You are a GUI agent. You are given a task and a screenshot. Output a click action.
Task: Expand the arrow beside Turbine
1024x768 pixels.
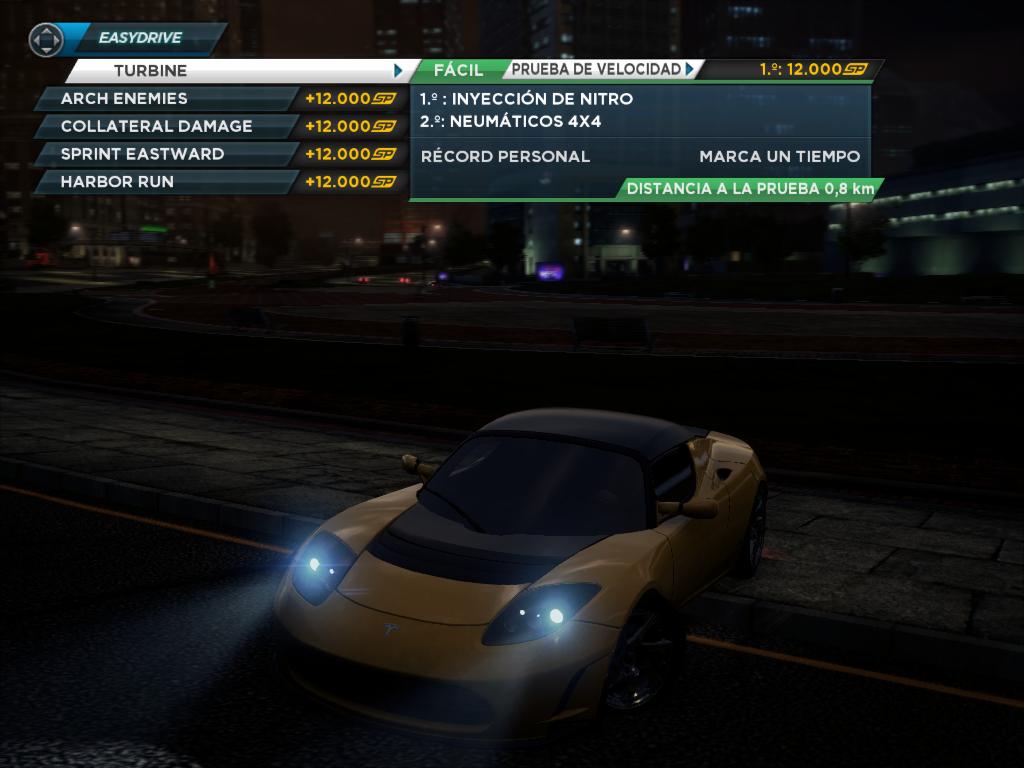click(x=399, y=71)
